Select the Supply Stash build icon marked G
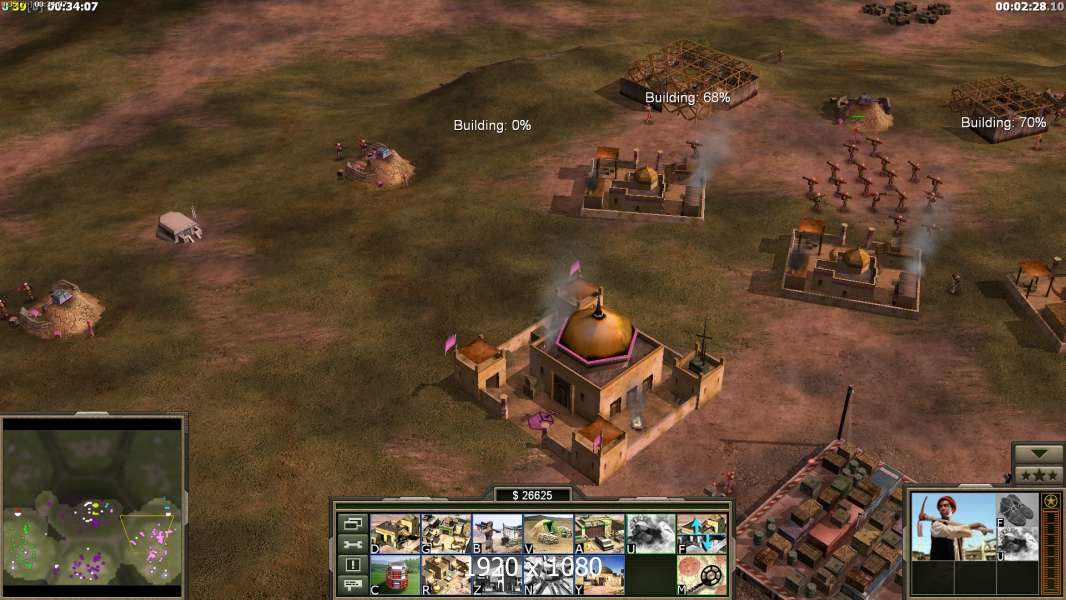The width and height of the screenshot is (1066, 600). click(x=445, y=534)
